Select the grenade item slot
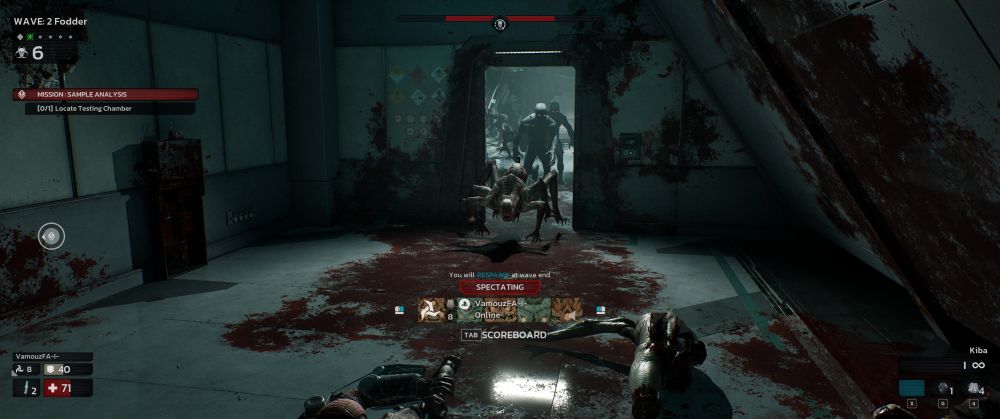The height and width of the screenshot is (419, 1000). [944, 389]
